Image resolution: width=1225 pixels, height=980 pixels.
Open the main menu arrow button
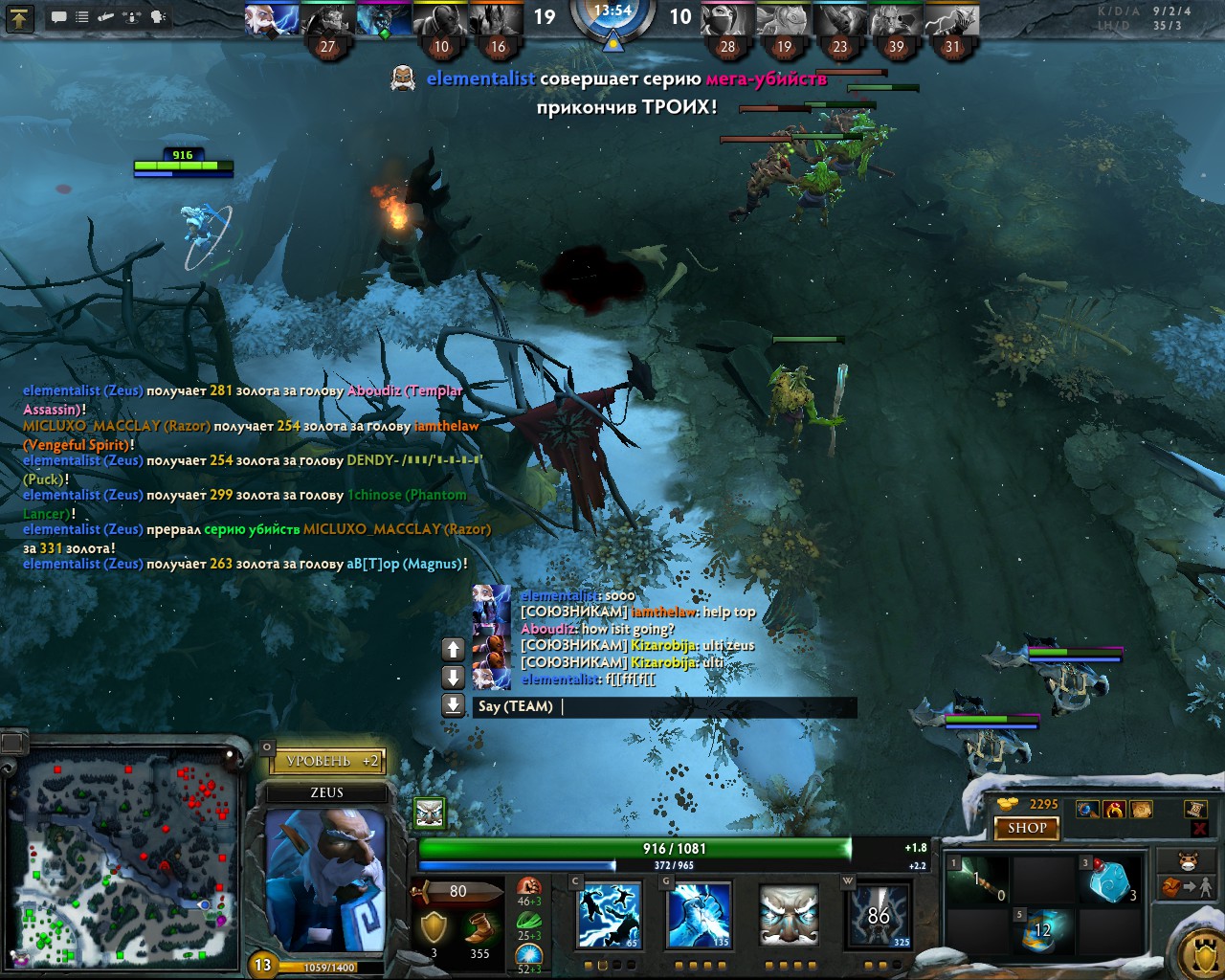click(20, 17)
